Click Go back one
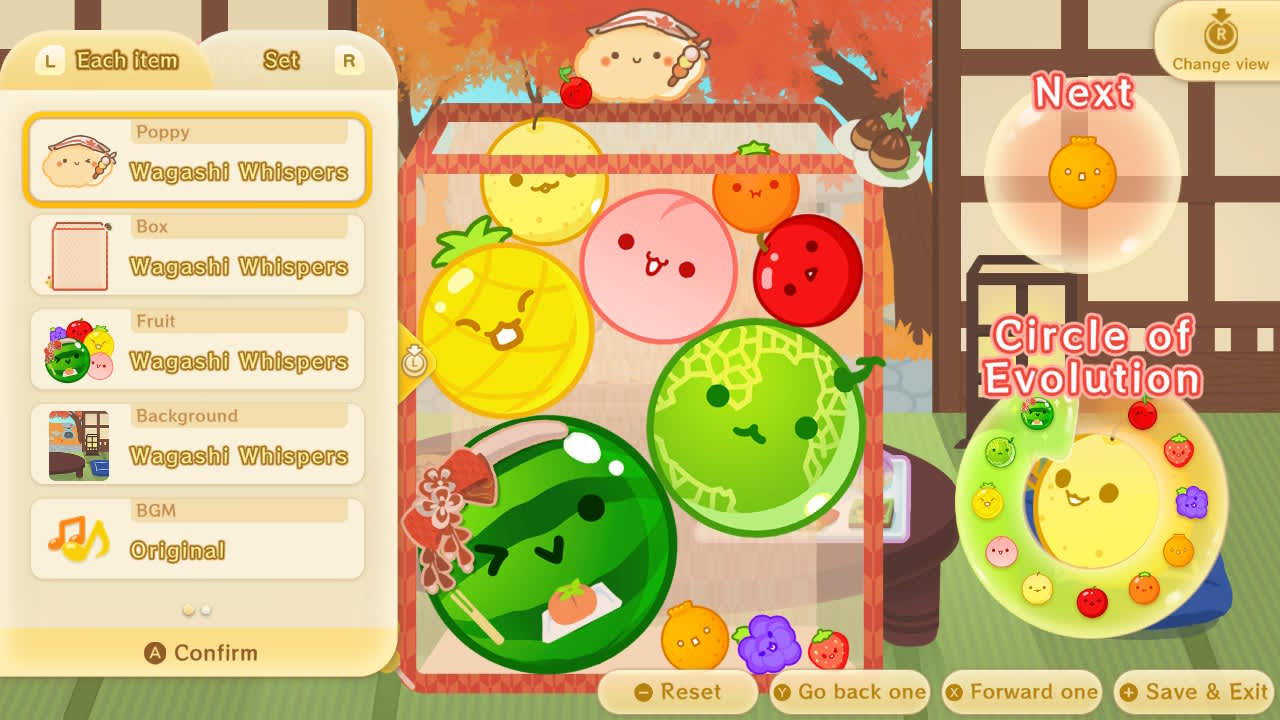This screenshot has height=720, width=1280. (x=849, y=691)
